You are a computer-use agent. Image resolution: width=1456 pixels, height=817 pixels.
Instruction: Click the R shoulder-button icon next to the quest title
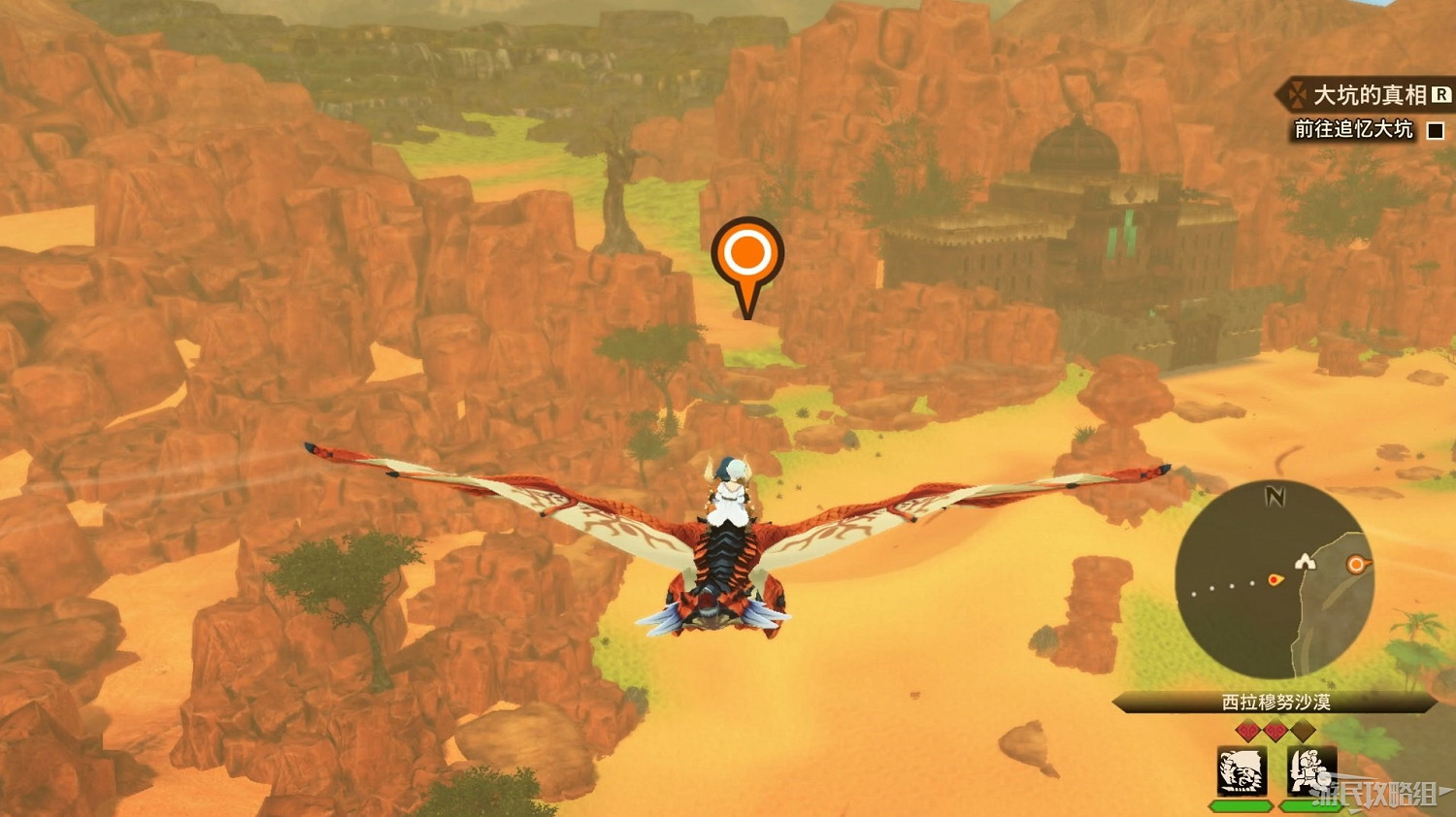[x=1438, y=94]
